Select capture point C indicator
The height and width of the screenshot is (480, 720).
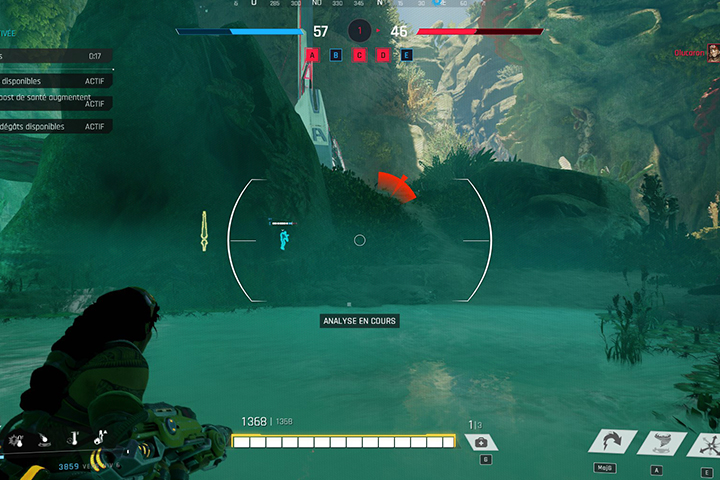tap(360, 55)
